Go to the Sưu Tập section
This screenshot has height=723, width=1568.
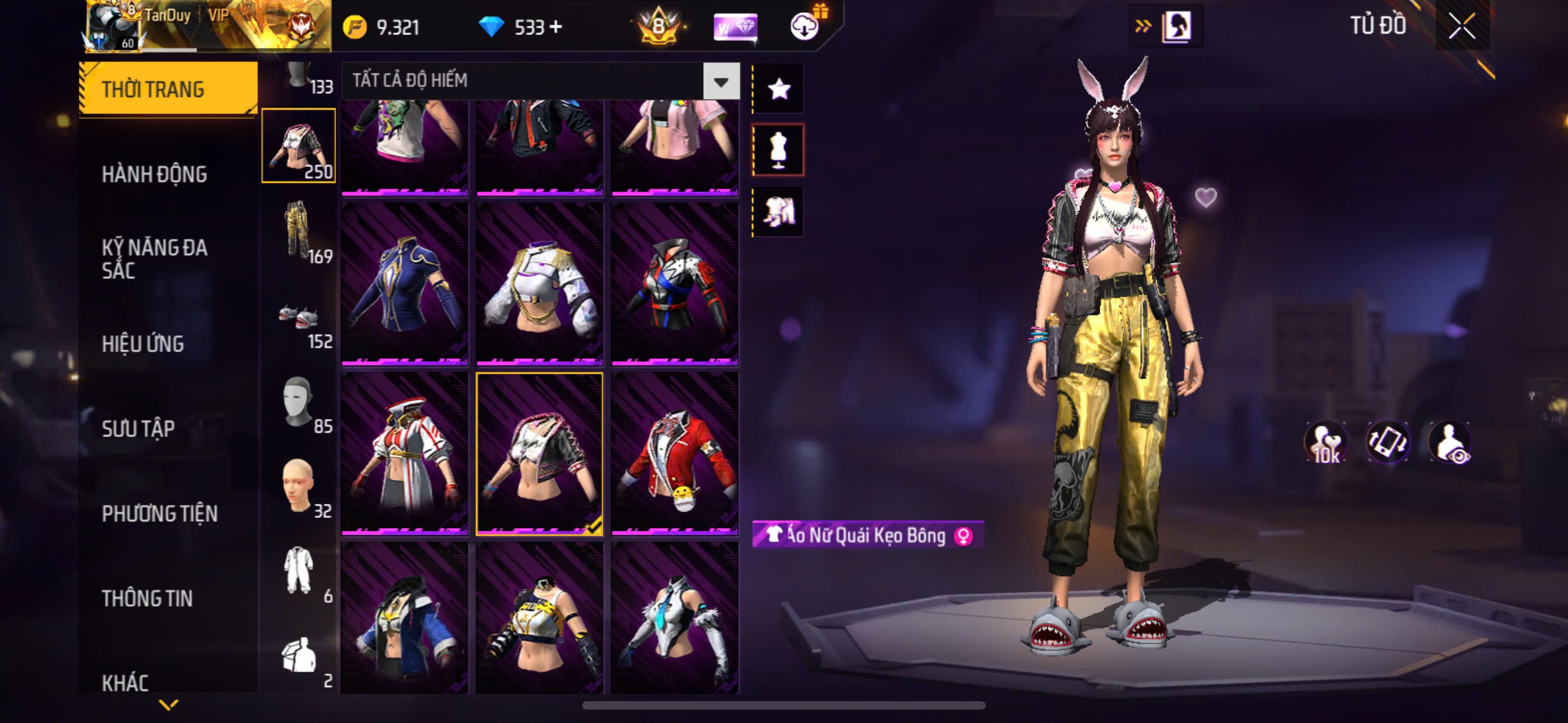[138, 428]
